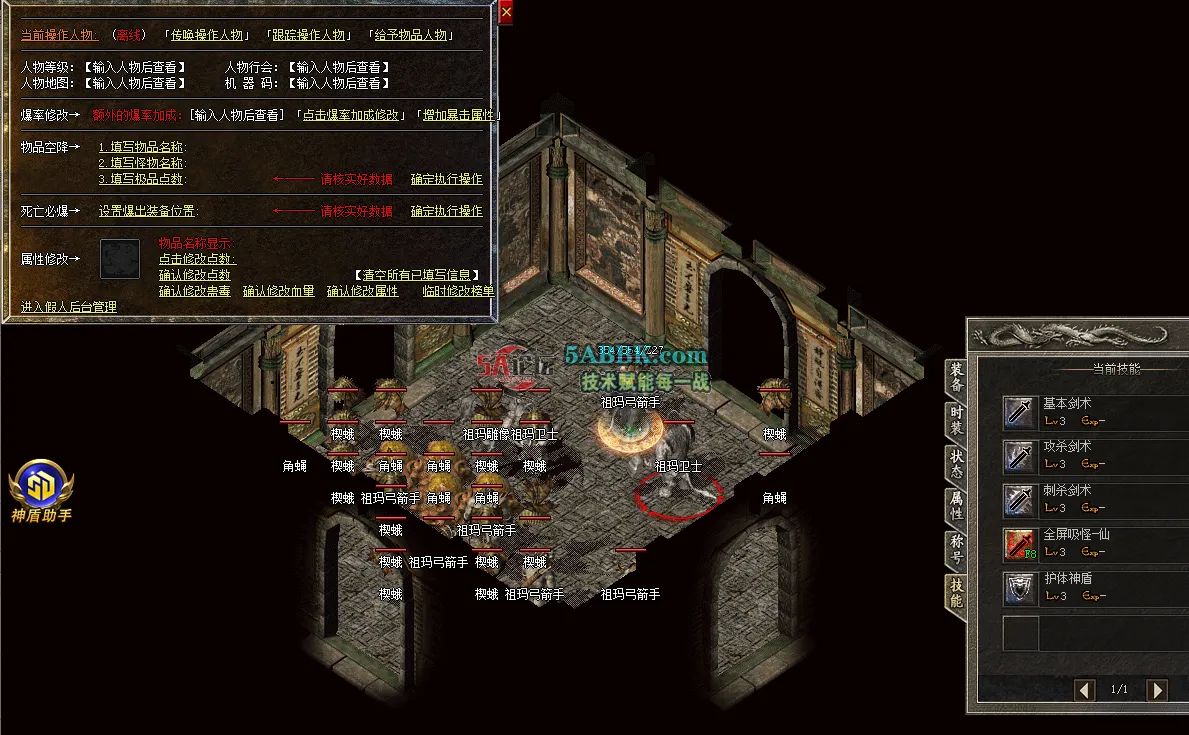
Task: Enter 进入假人后台管理
Action: [x=69, y=307]
